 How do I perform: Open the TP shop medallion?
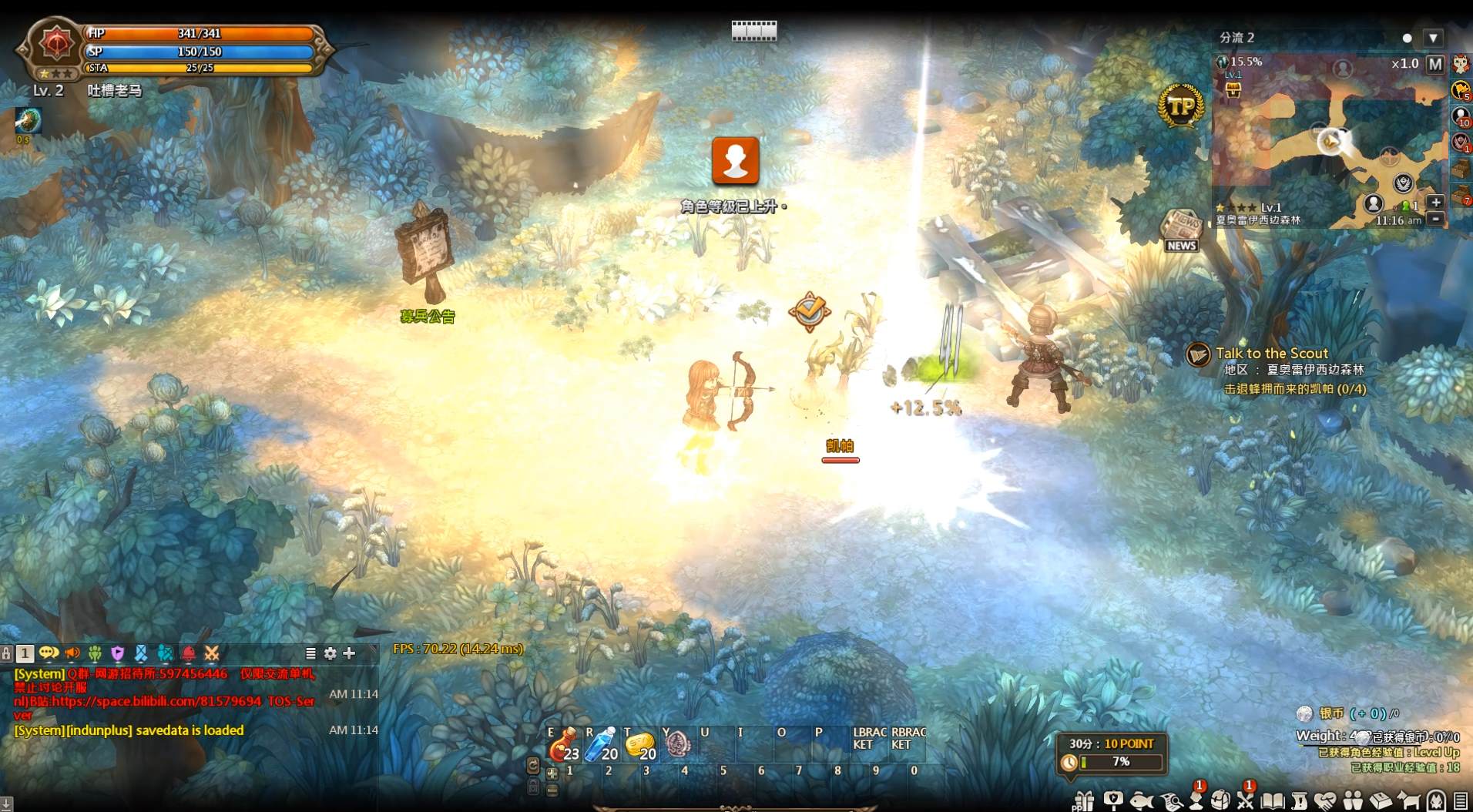[1180, 106]
